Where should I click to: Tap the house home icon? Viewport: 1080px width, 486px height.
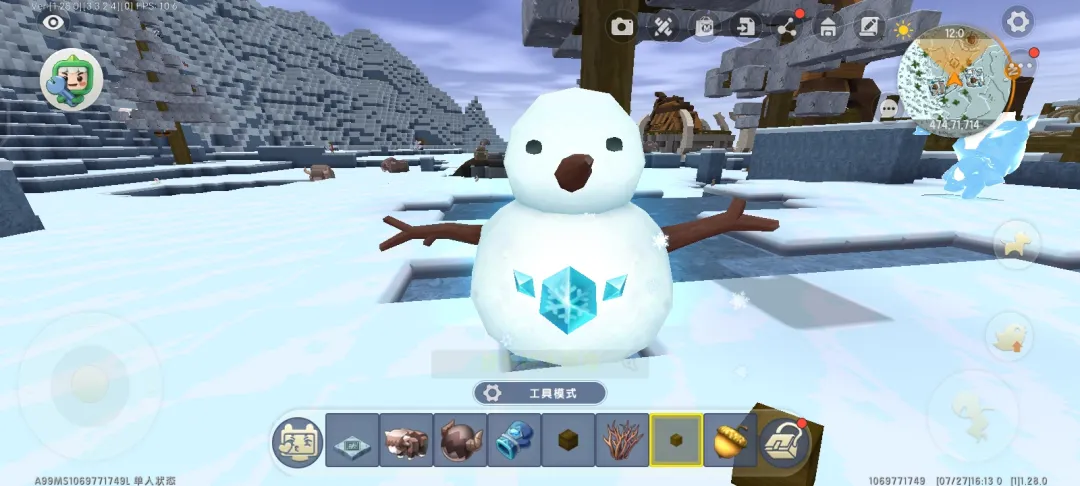coord(828,26)
